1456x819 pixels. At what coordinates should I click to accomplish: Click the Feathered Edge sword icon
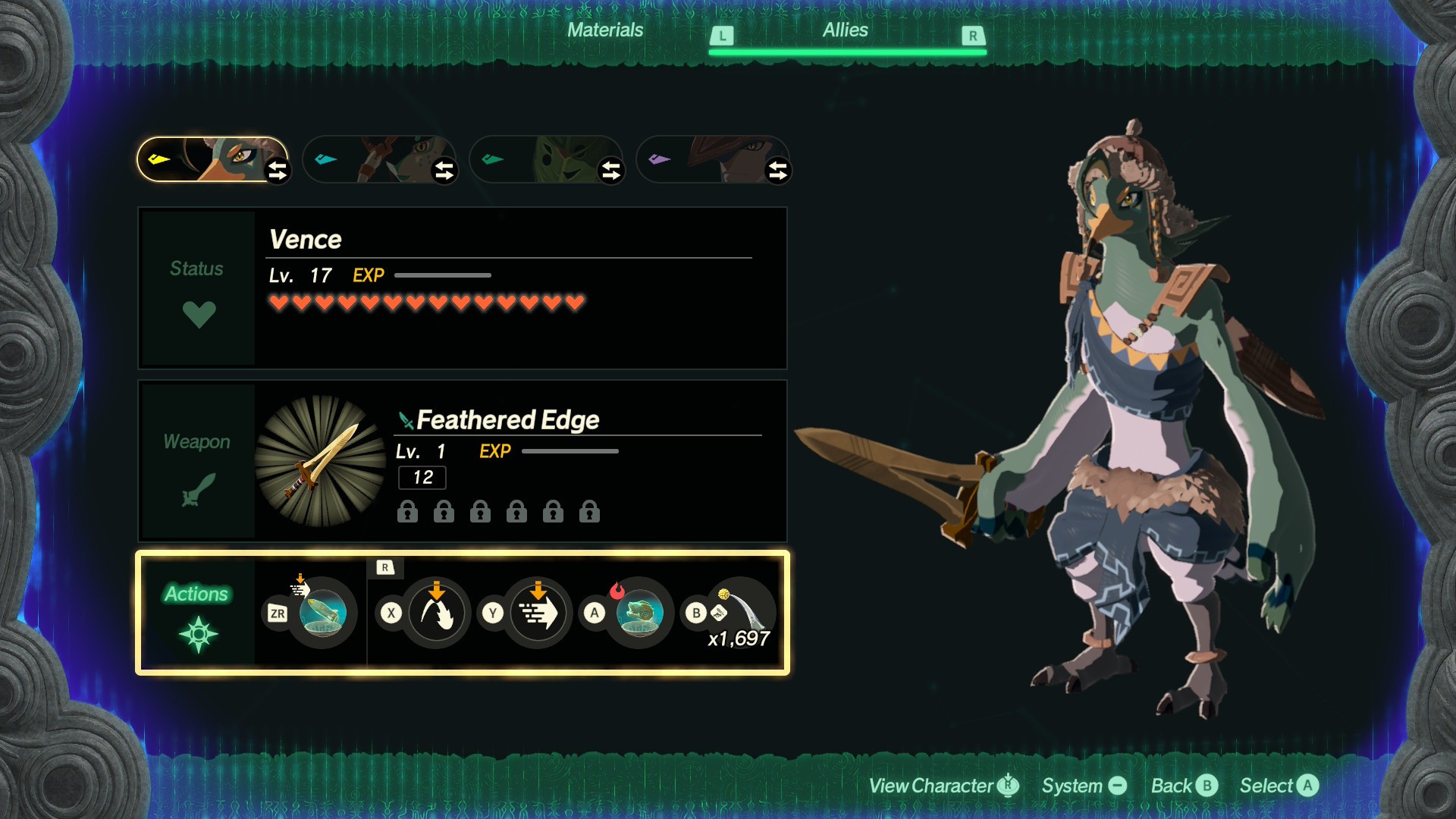tap(321, 461)
